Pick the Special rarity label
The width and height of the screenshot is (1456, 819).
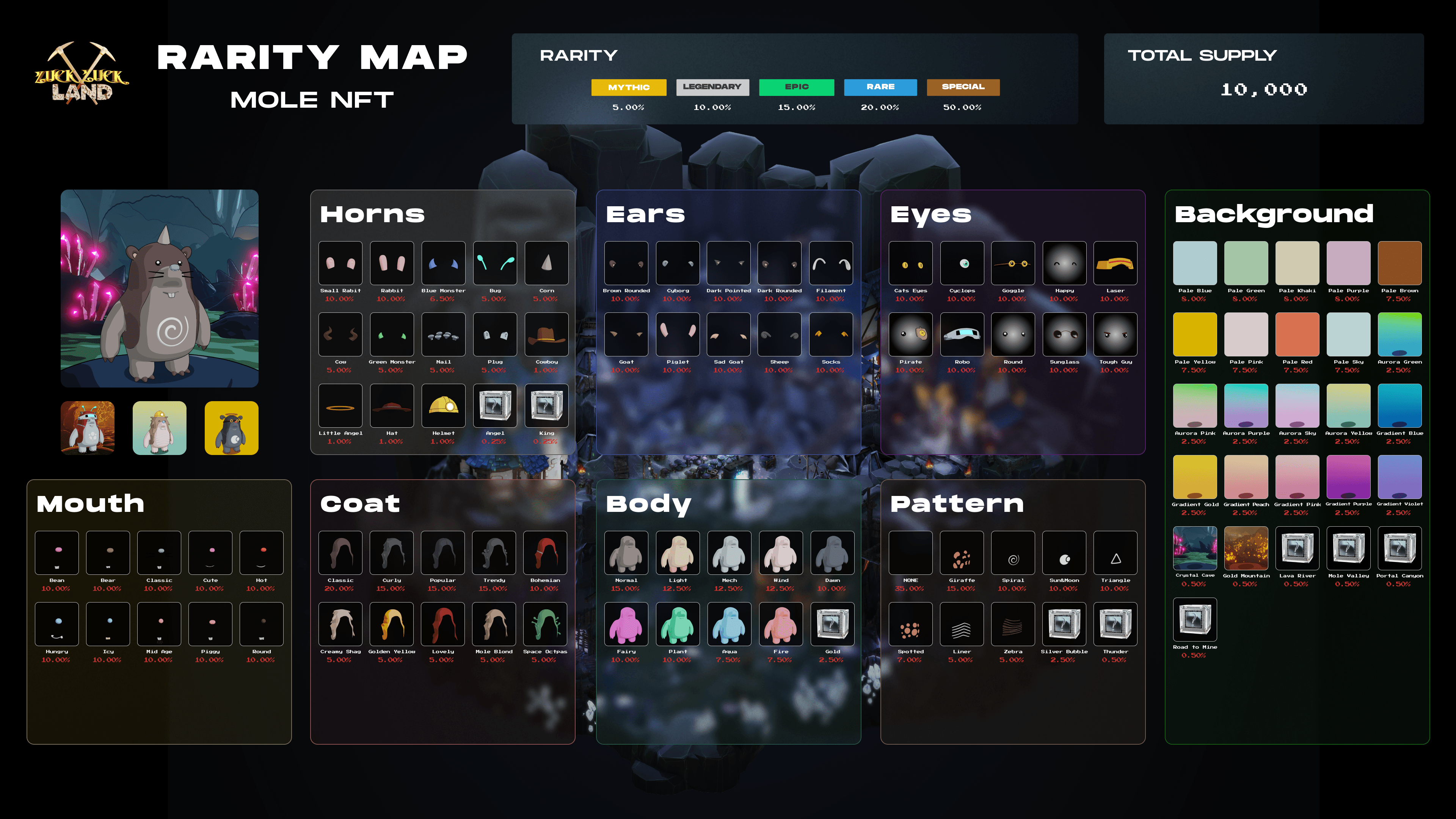963,87
